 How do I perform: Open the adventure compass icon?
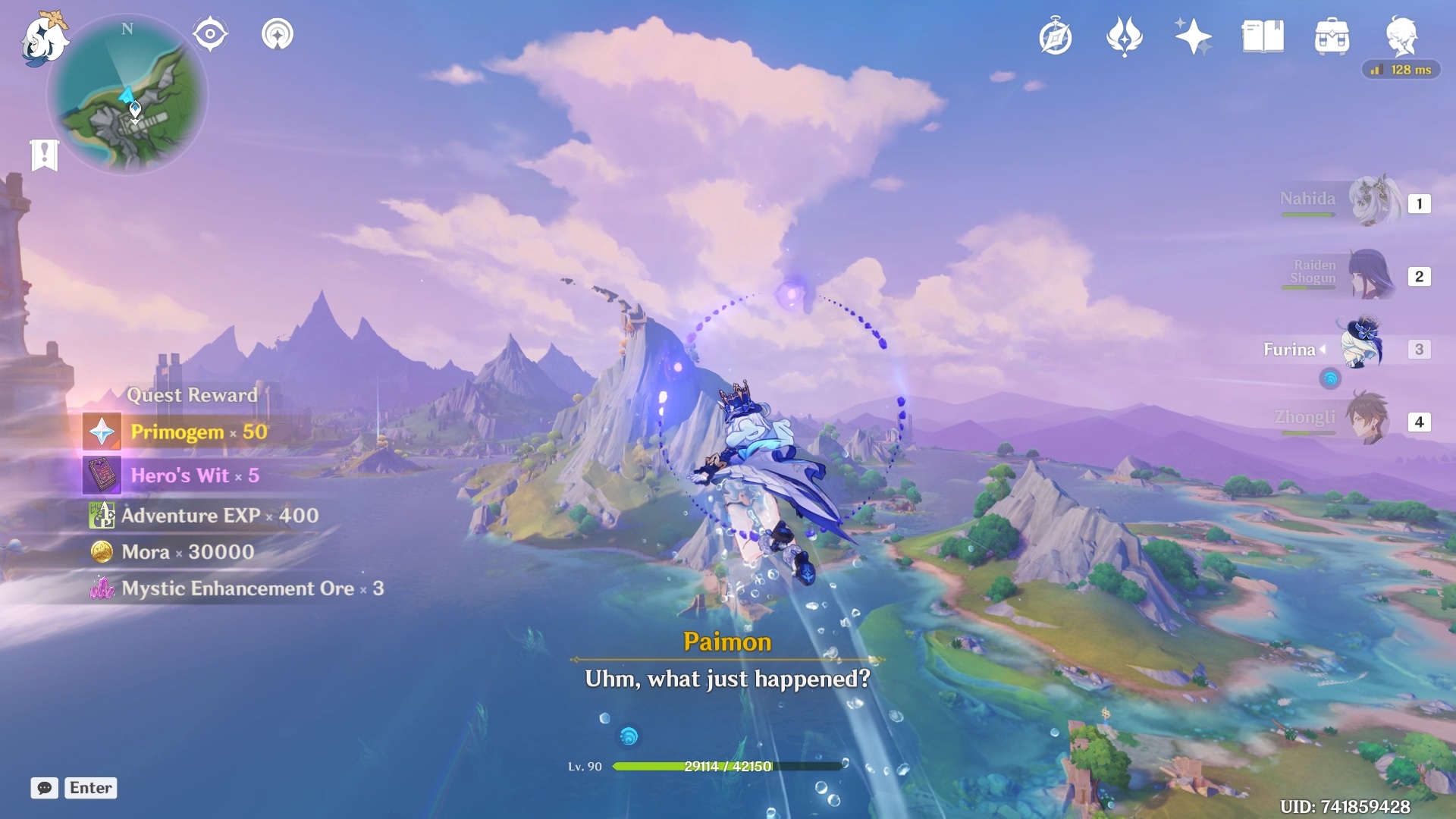pos(1056,36)
